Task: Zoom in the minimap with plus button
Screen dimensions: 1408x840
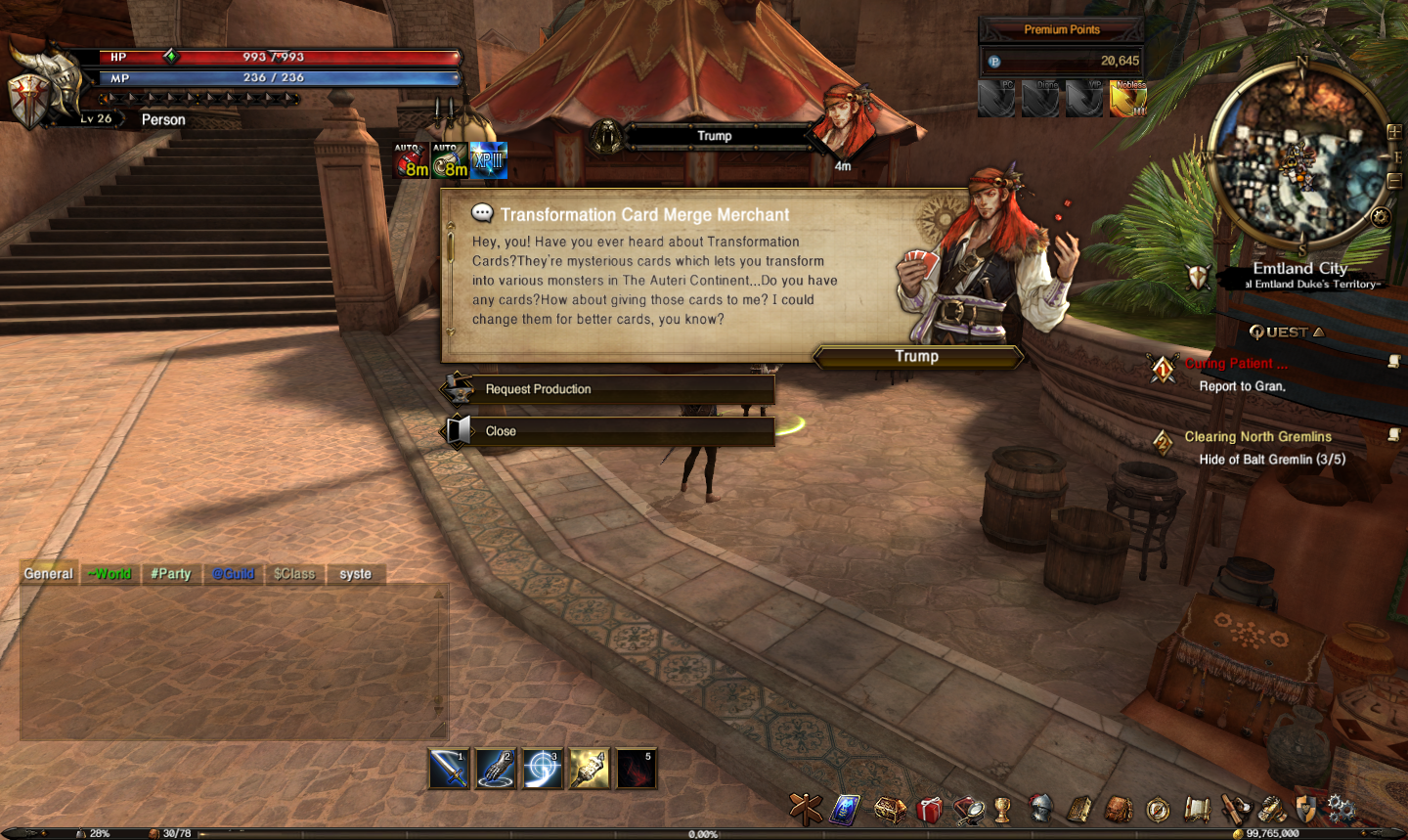Action: click(x=1393, y=132)
